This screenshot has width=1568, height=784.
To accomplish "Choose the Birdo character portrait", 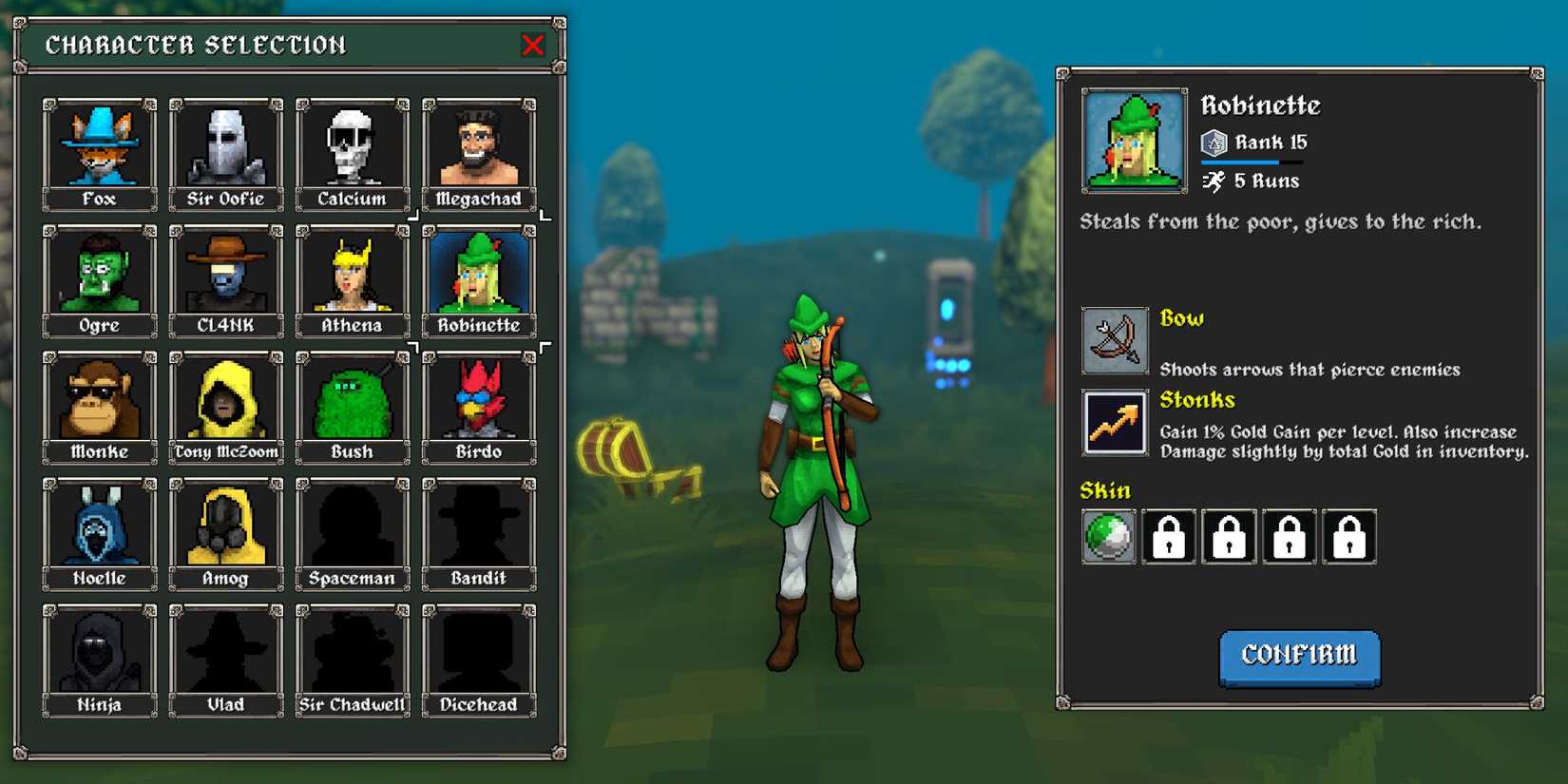I will click(x=478, y=400).
